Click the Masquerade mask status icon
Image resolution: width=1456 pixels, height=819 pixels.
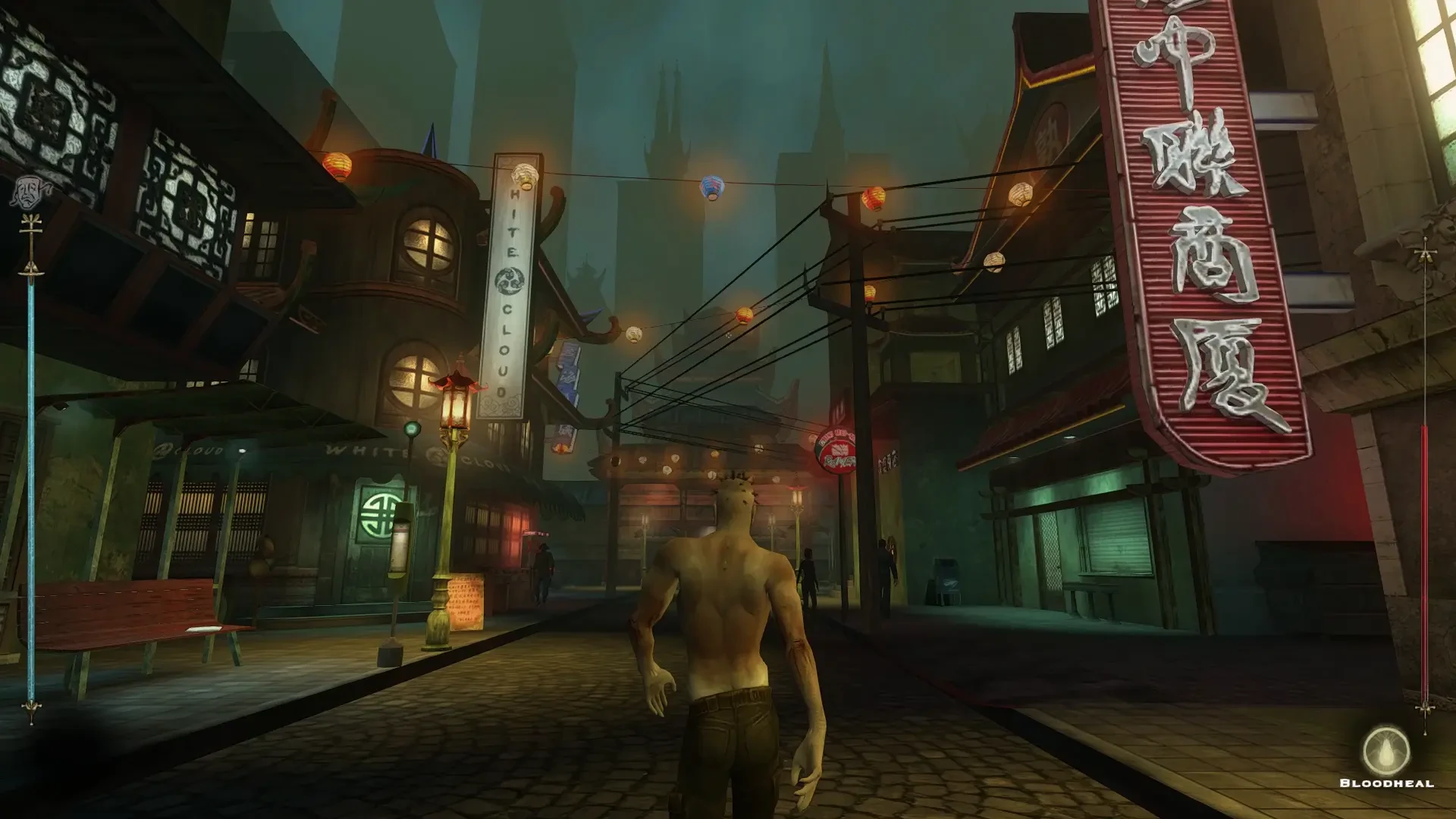28,193
